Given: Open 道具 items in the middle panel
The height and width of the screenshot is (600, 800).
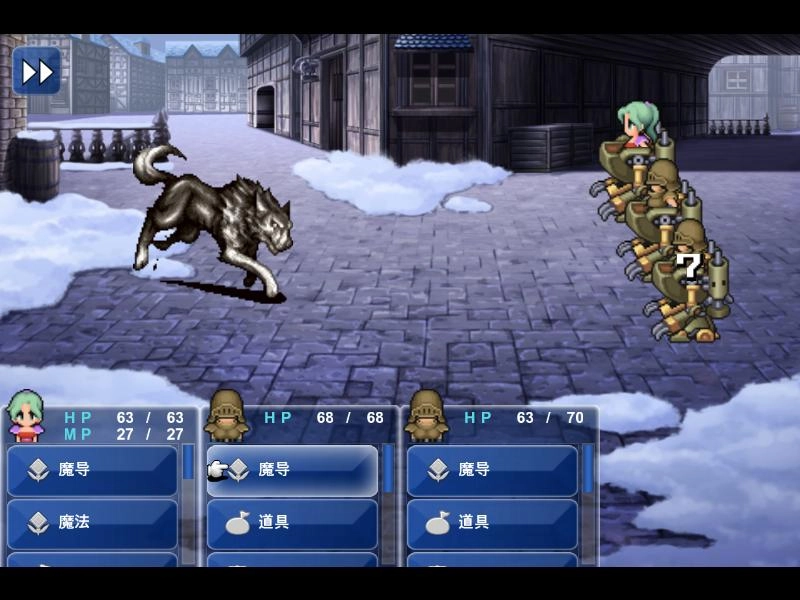Looking at the screenshot, I should (x=292, y=522).
